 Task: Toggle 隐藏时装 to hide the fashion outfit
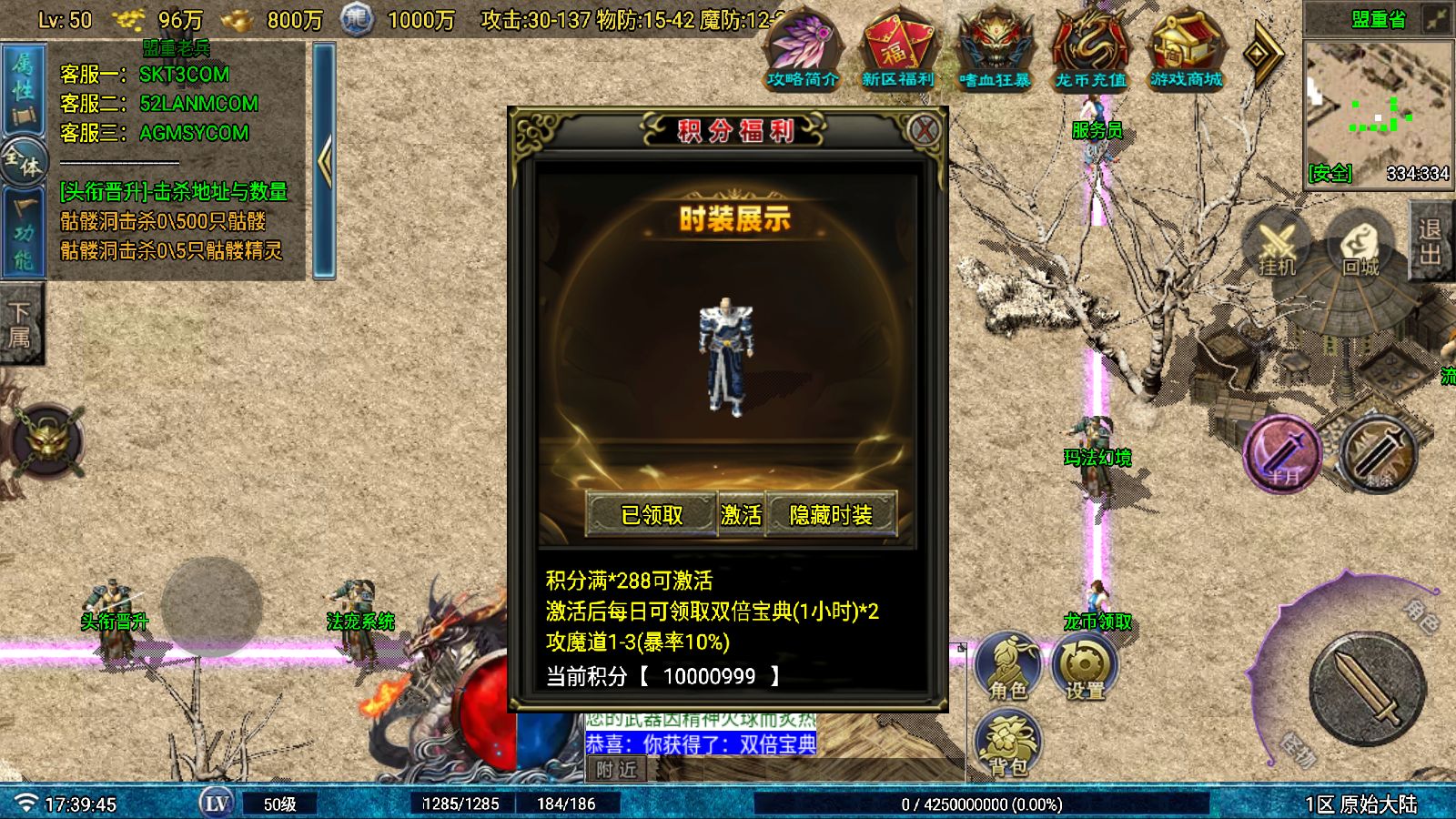(833, 514)
